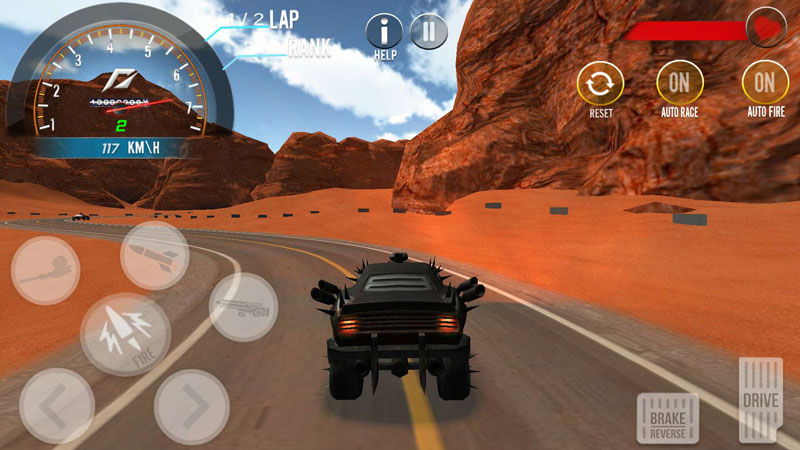800x450 pixels.
Task: Pause the race
Action: point(428,32)
